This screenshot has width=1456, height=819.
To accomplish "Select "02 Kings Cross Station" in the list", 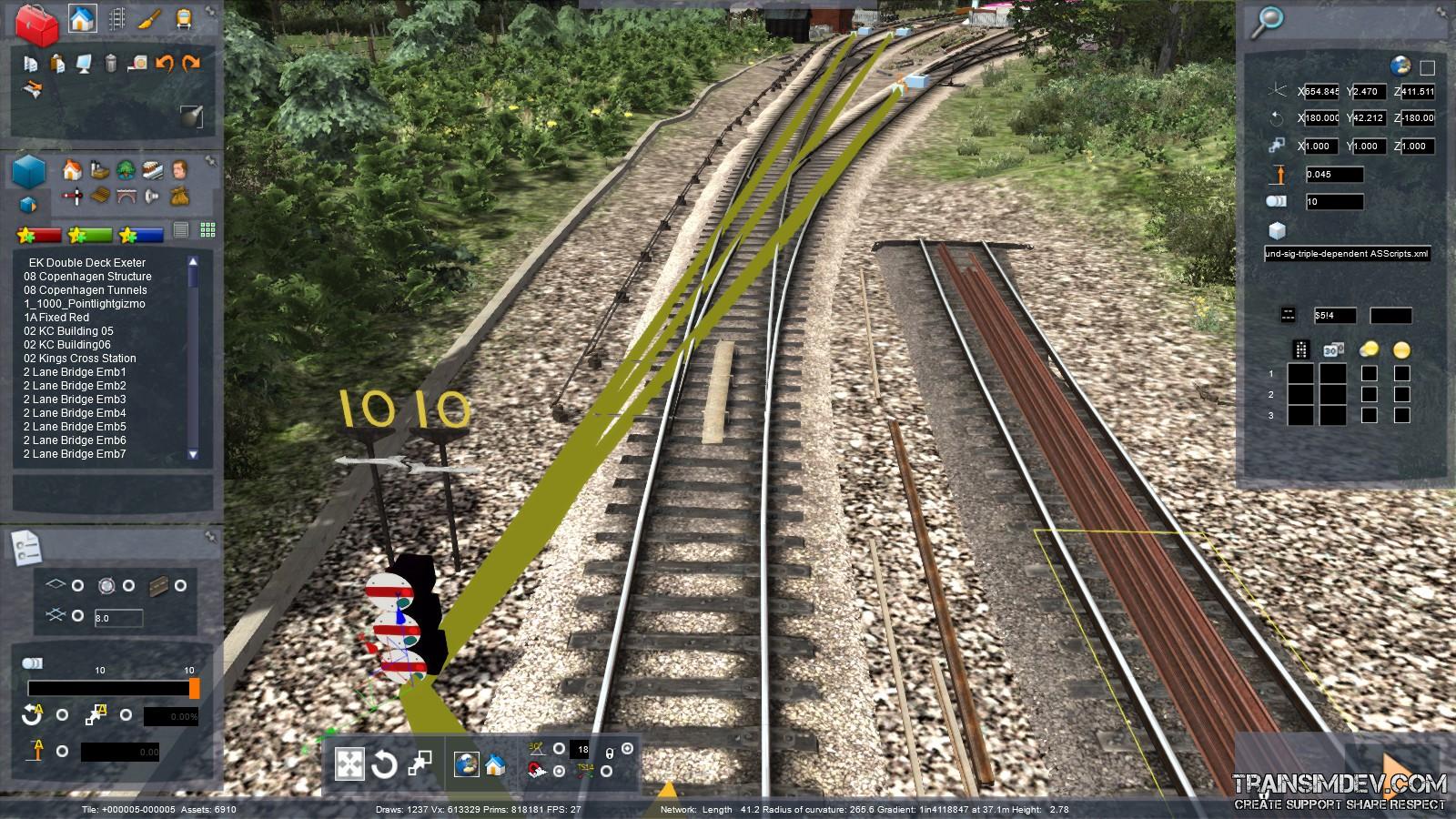I will click(x=80, y=359).
